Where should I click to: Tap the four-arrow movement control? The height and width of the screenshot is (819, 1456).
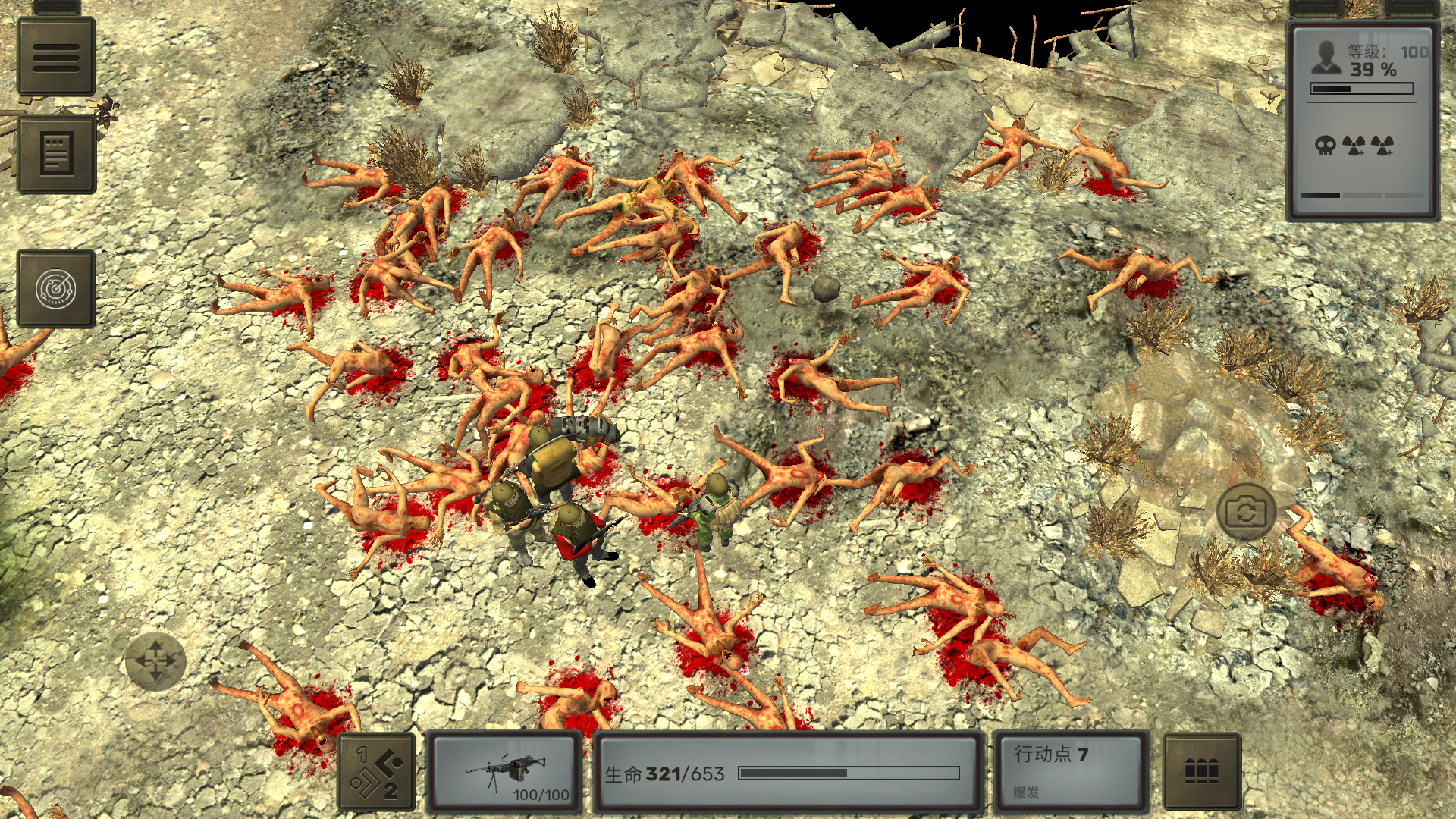(155, 661)
